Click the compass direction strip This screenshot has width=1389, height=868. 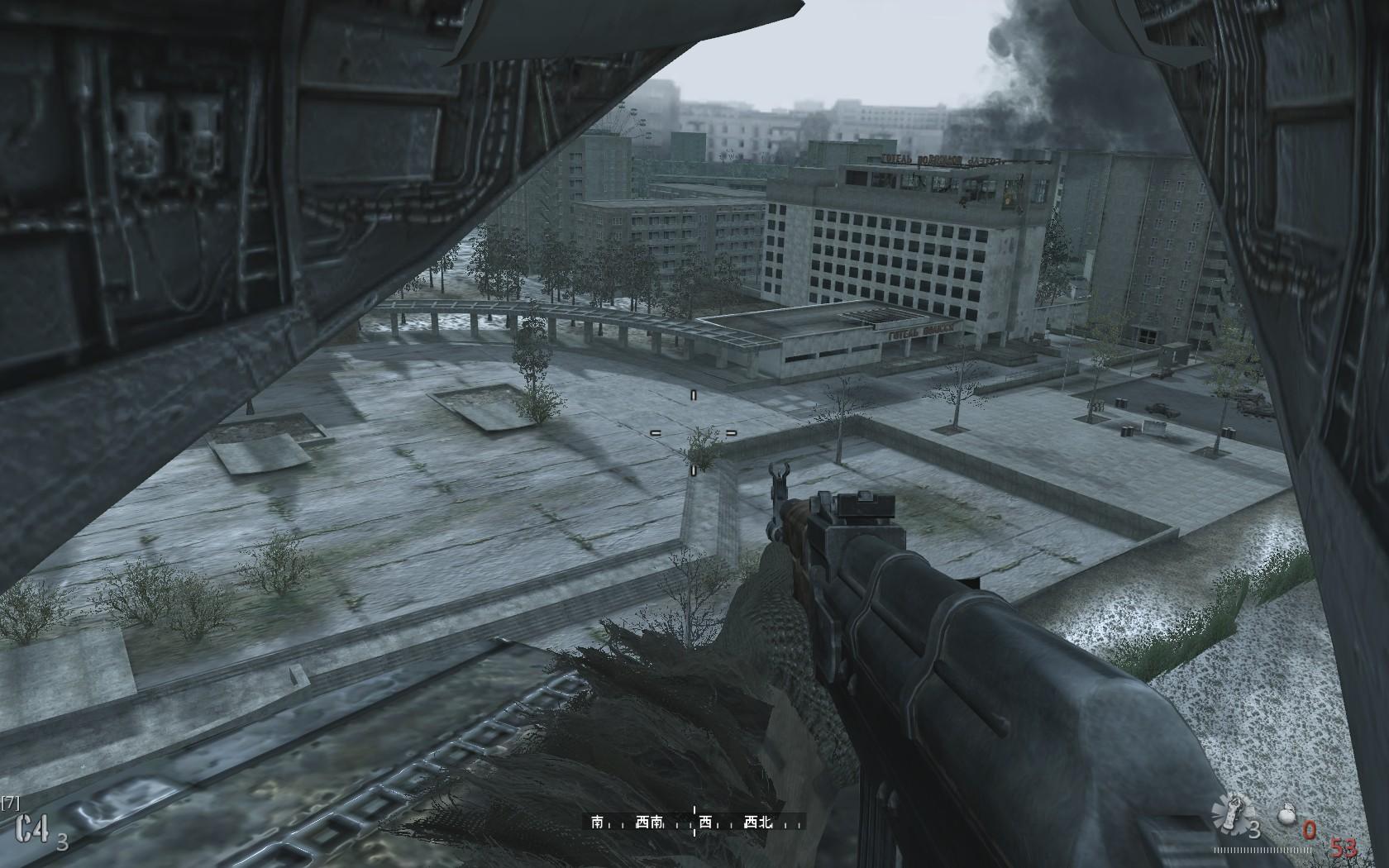coord(694,827)
